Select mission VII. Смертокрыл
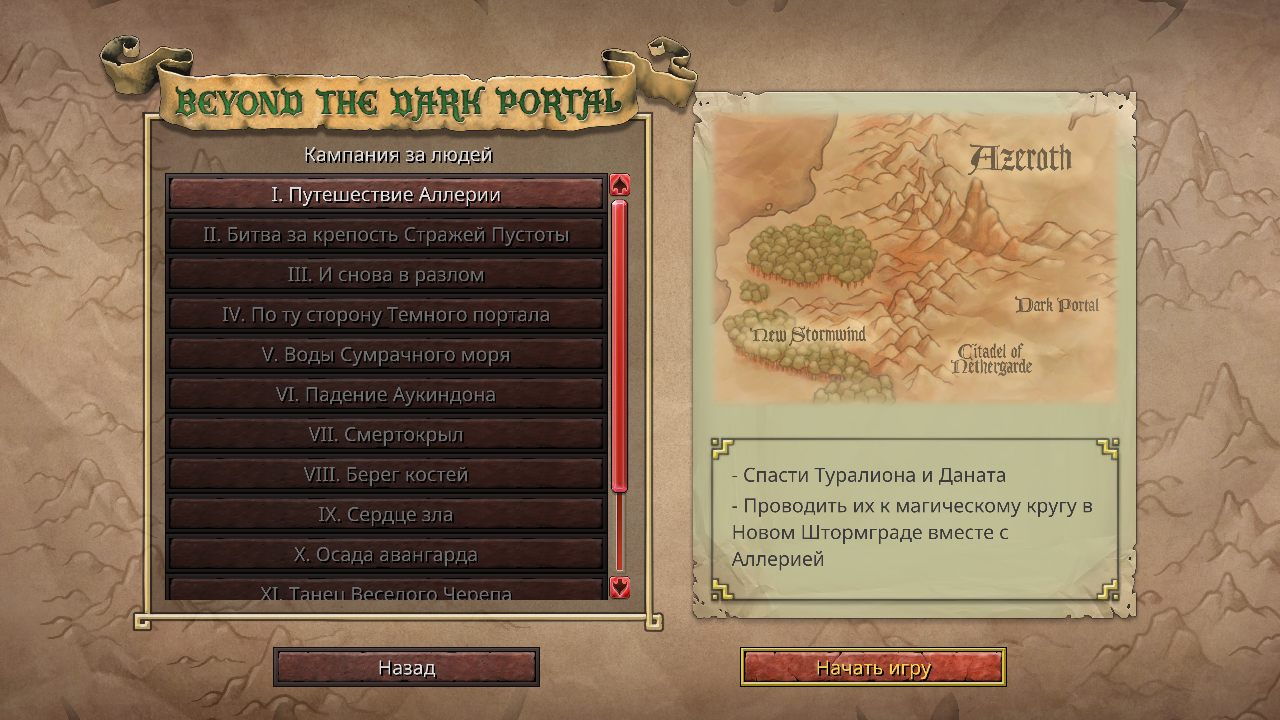This screenshot has width=1280, height=720. pyautogui.click(x=385, y=434)
